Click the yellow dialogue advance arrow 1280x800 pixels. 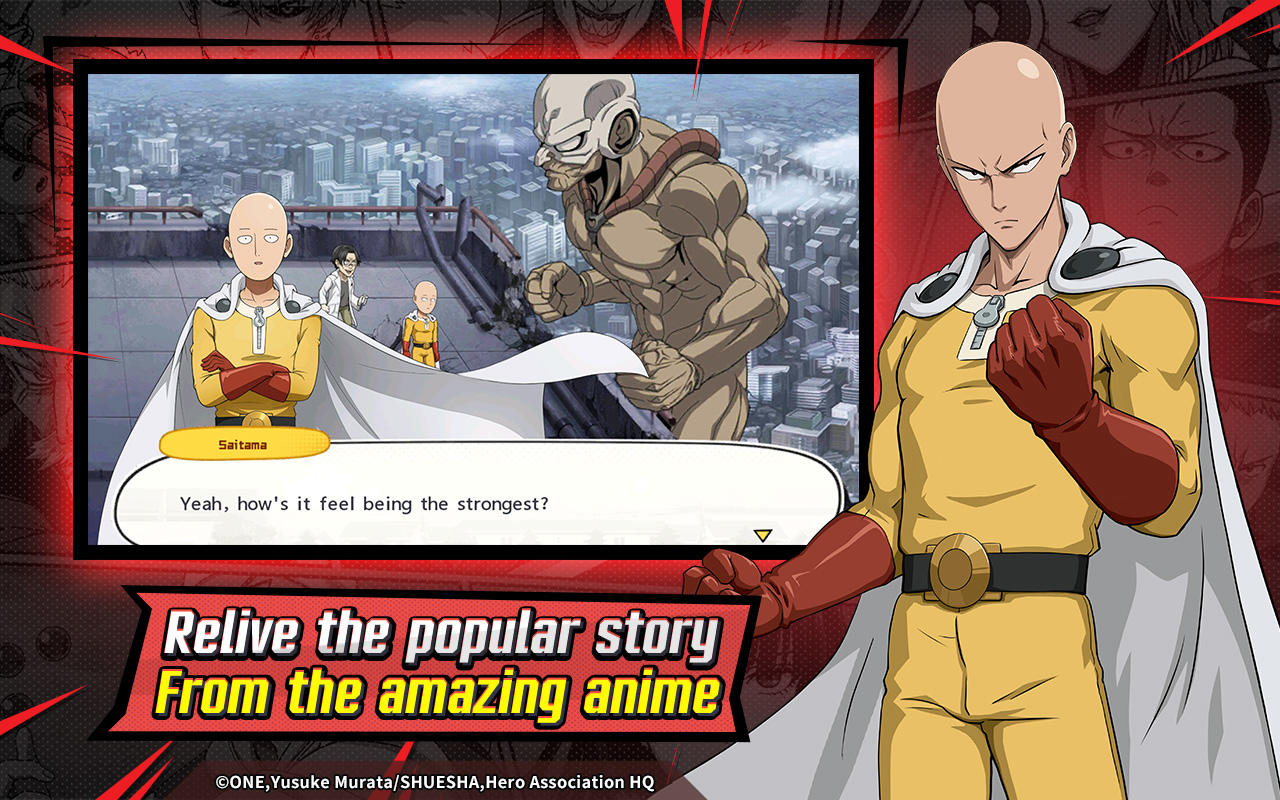[763, 534]
